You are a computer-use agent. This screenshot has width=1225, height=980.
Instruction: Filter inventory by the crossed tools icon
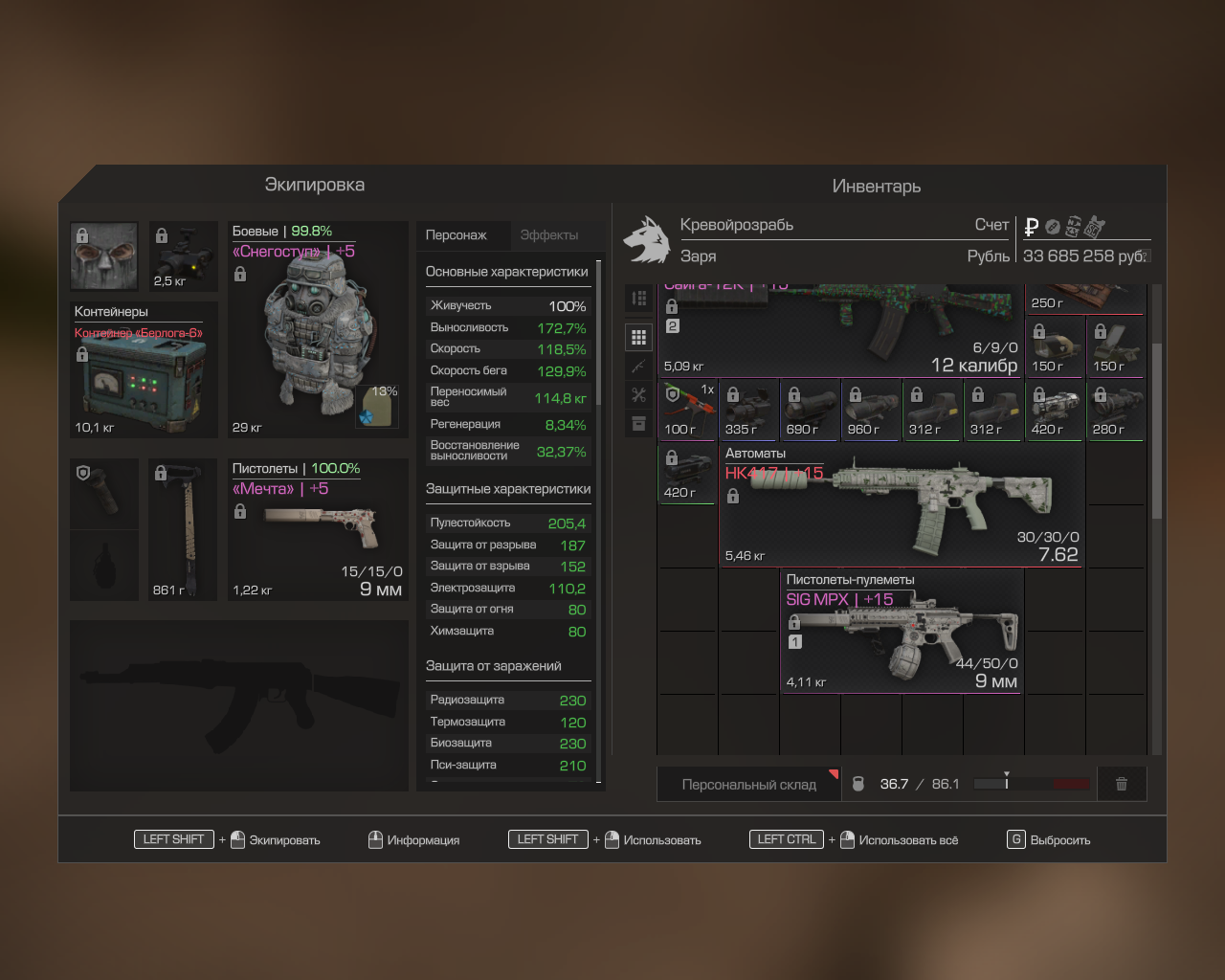click(x=639, y=394)
